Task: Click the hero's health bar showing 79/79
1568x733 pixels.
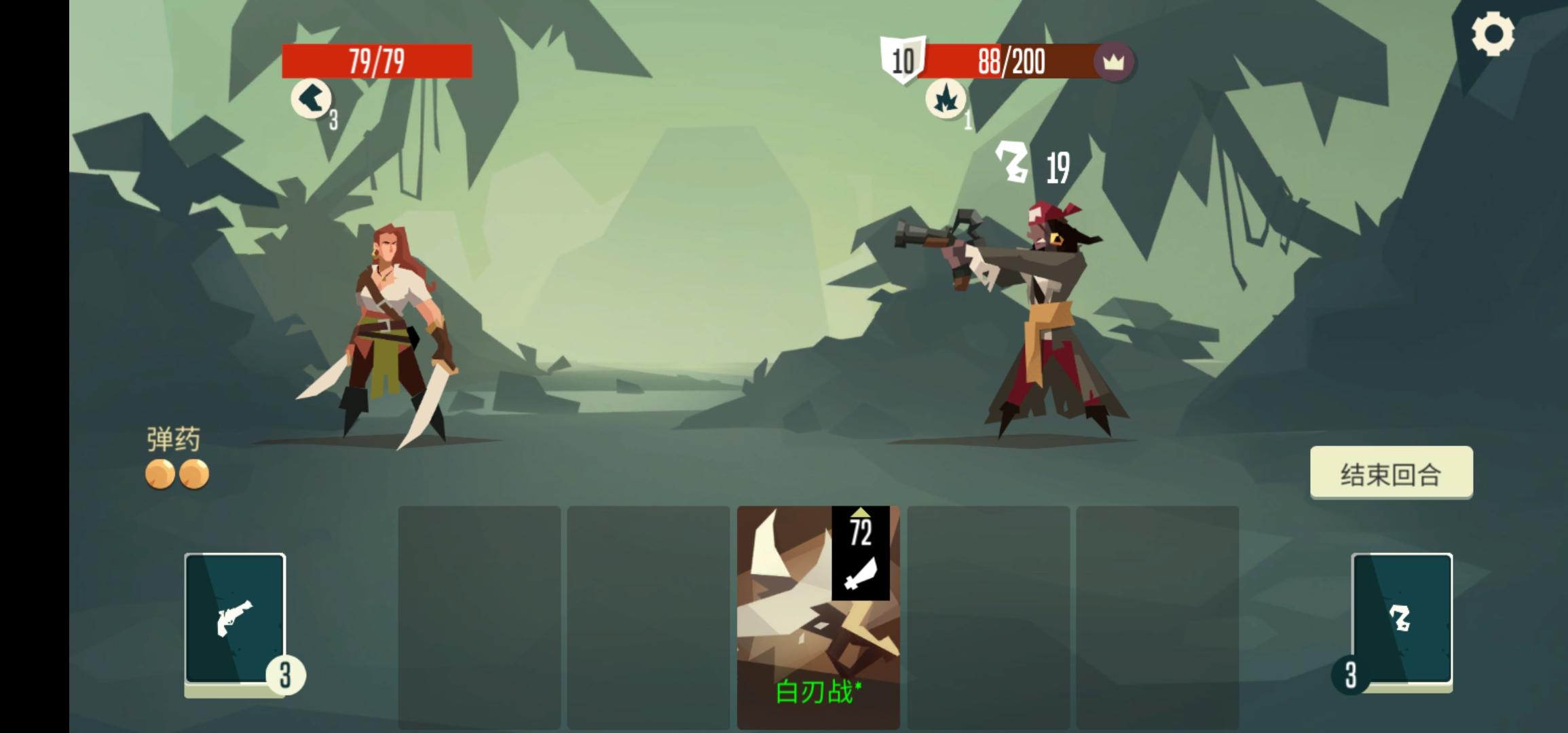Action: [377, 61]
